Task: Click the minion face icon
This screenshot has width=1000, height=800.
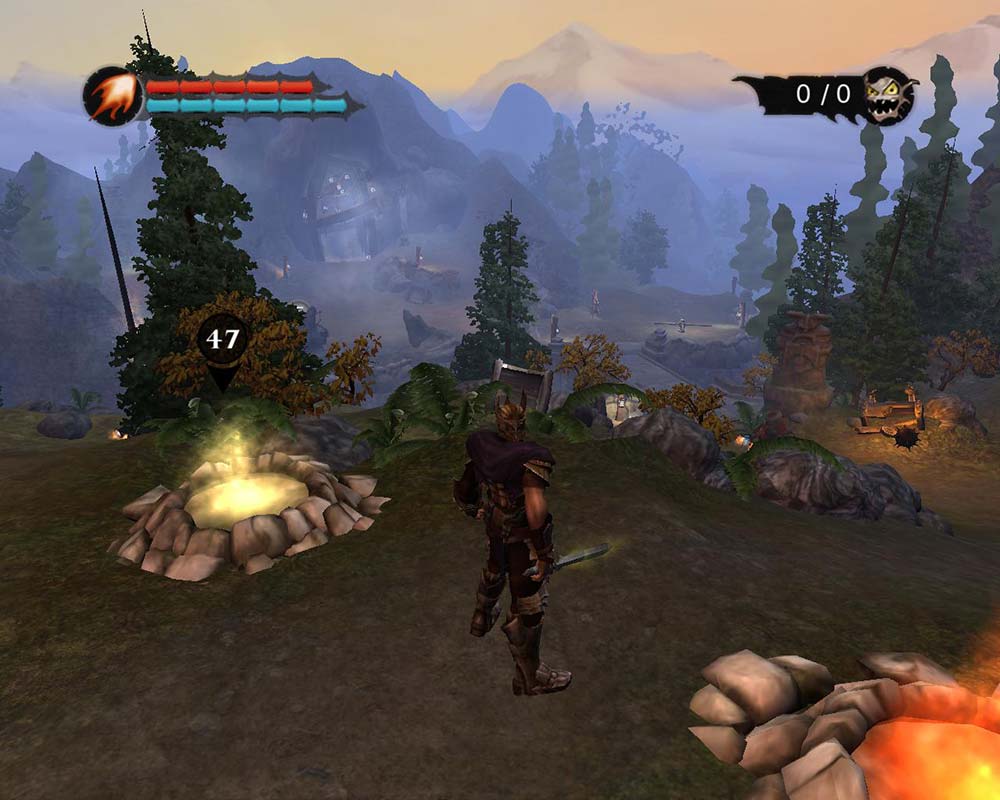Action: pos(889,96)
